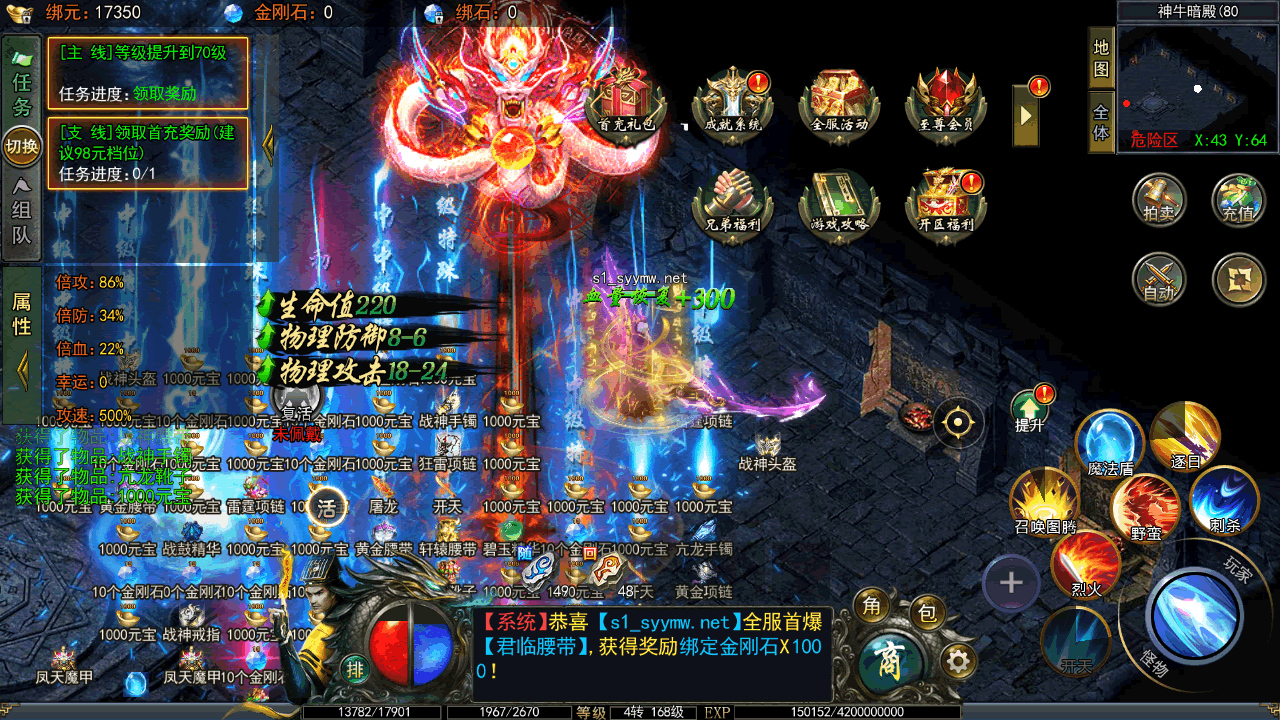Open the 全服活动 server events icon

839,101
